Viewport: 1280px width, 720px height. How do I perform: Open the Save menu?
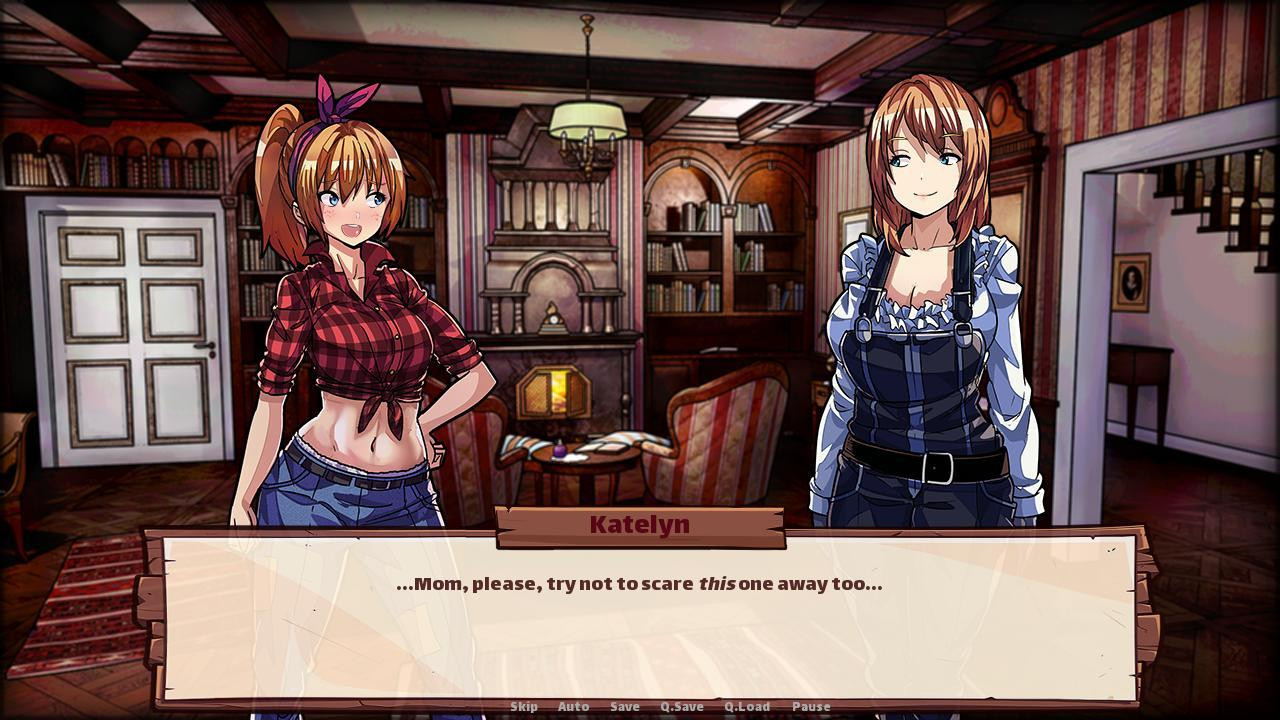pyautogui.click(x=625, y=707)
